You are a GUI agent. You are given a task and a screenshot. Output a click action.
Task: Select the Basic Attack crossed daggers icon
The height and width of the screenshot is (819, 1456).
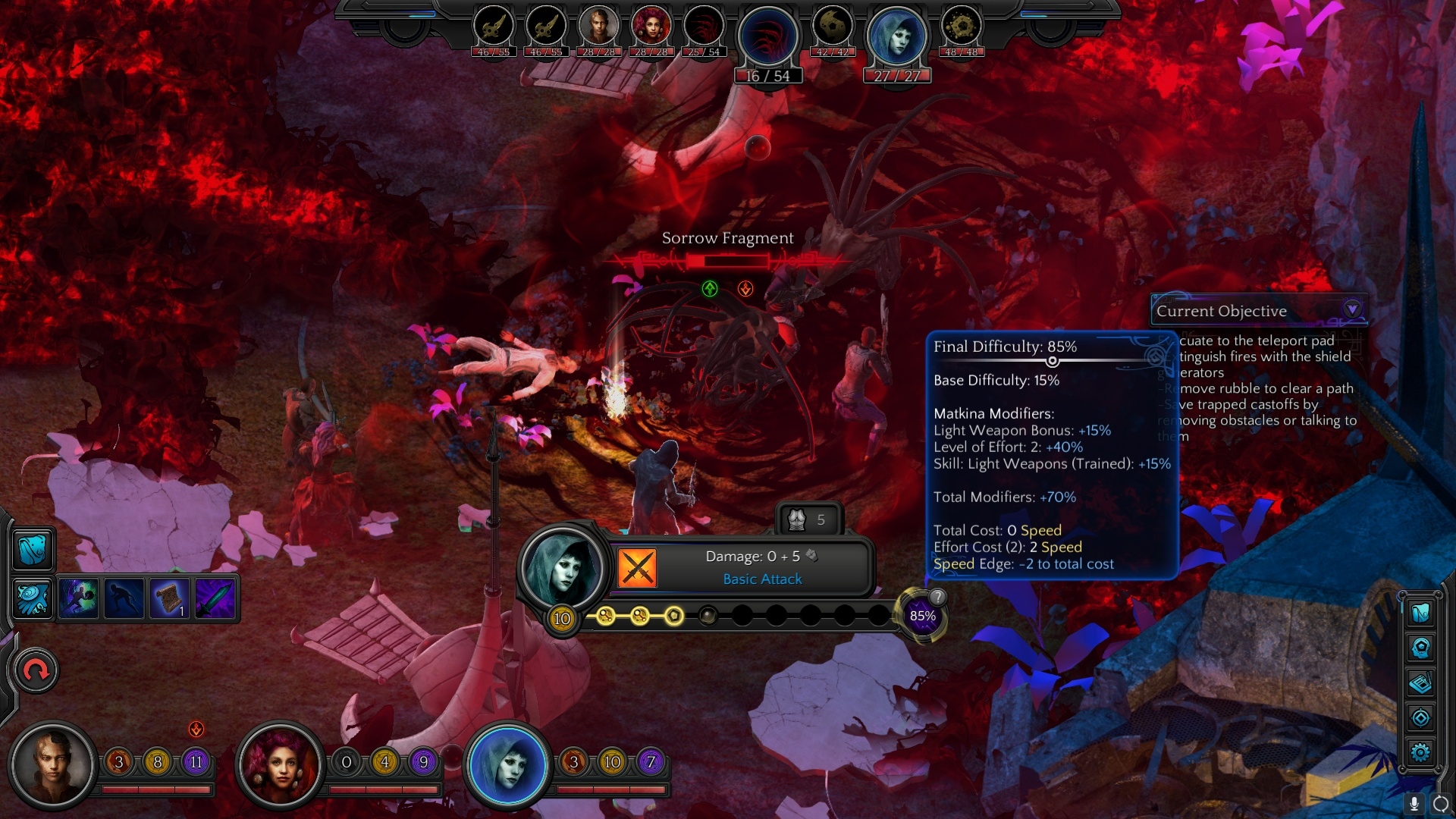[x=637, y=568]
